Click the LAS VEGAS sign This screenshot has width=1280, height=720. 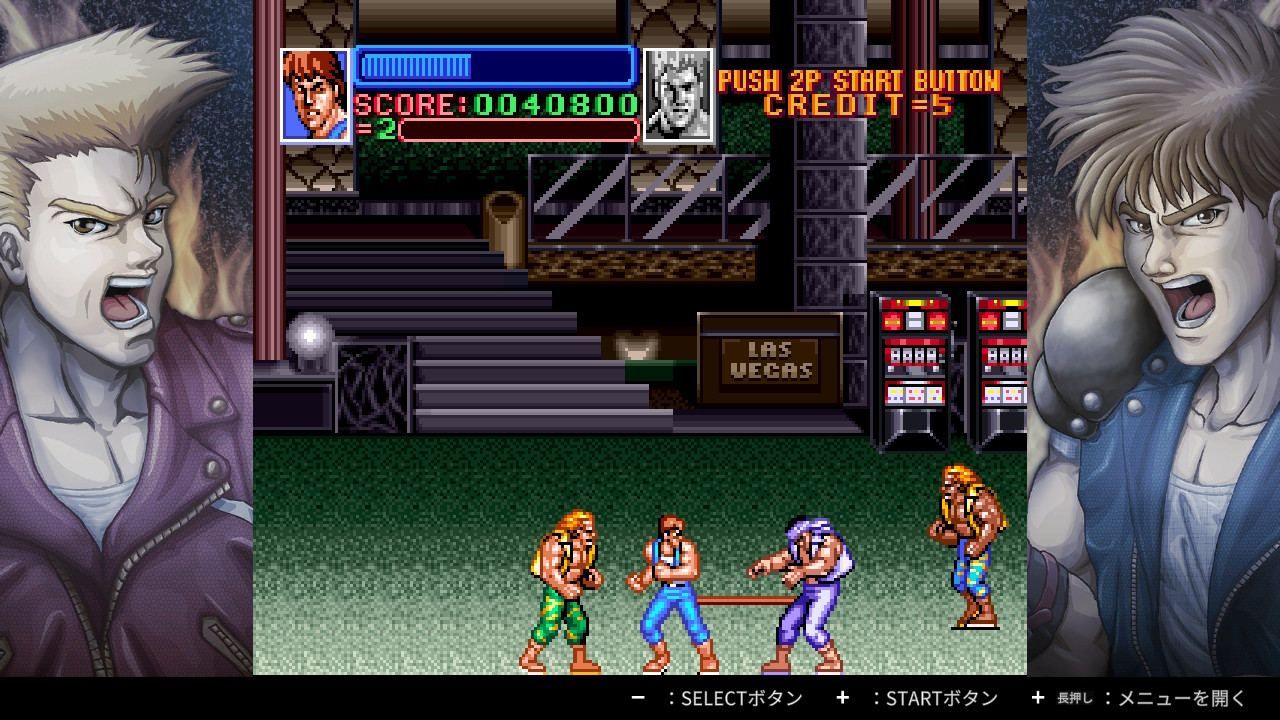(x=772, y=362)
